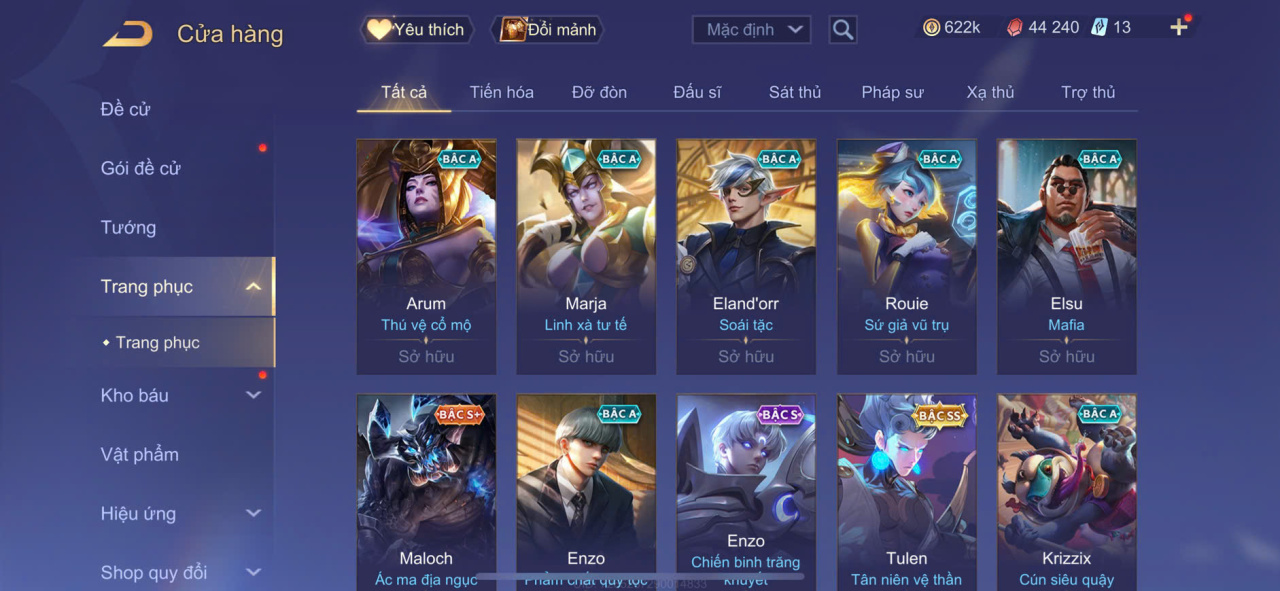The height and width of the screenshot is (591, 1280).
Task: Open the Vật phẩm section
Action: (140, 454)
